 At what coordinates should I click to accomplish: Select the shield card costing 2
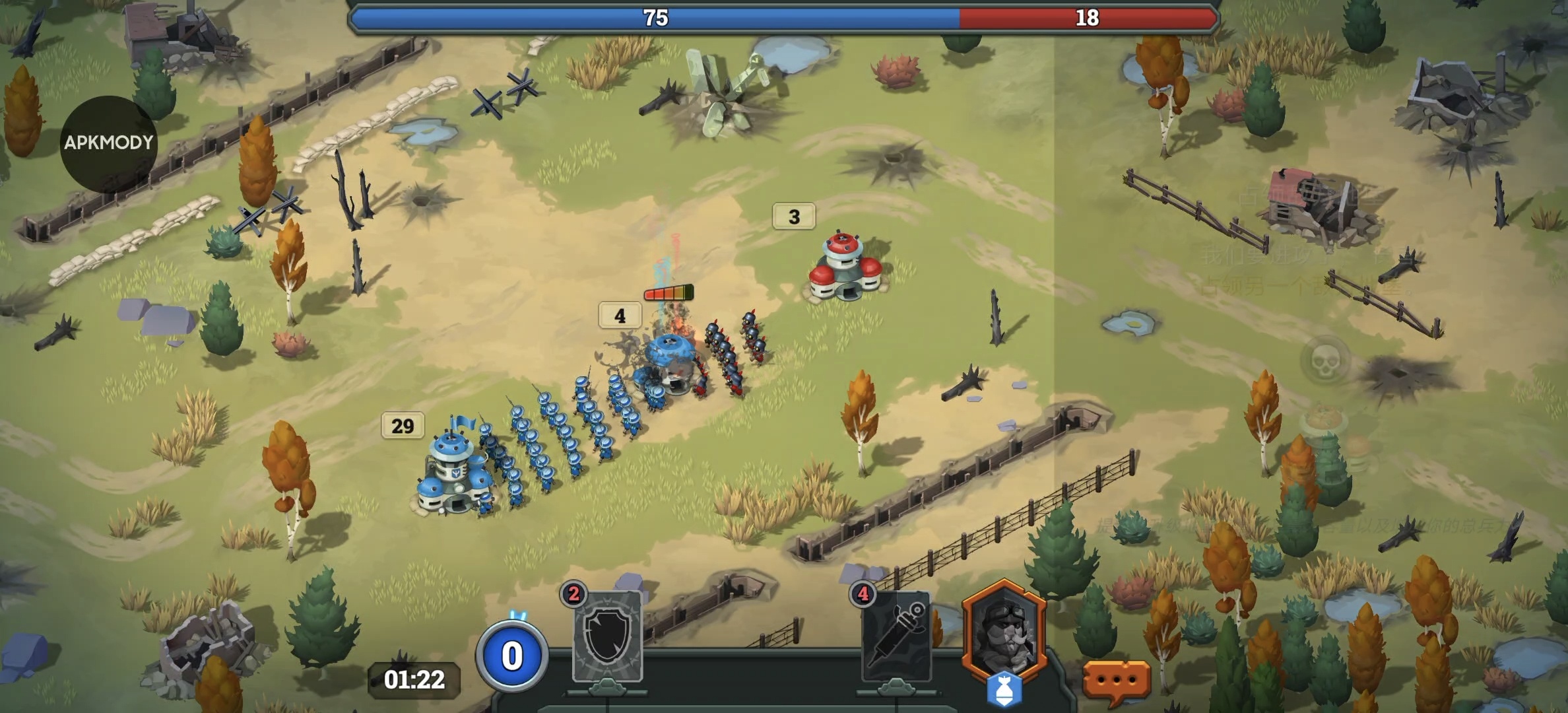click(x=607, y=637)
